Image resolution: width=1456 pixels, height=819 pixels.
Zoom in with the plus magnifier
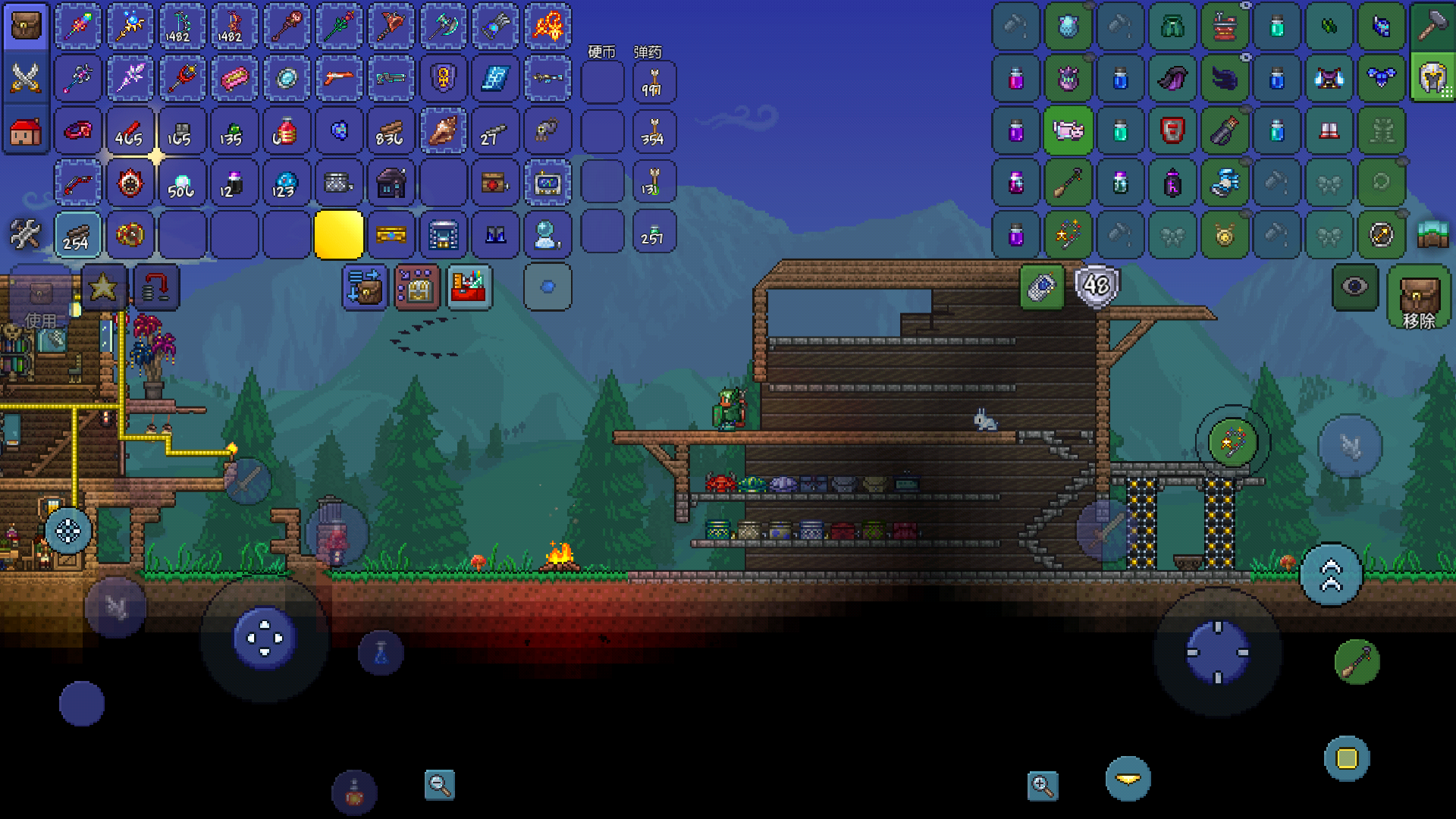click(1043, 786)
